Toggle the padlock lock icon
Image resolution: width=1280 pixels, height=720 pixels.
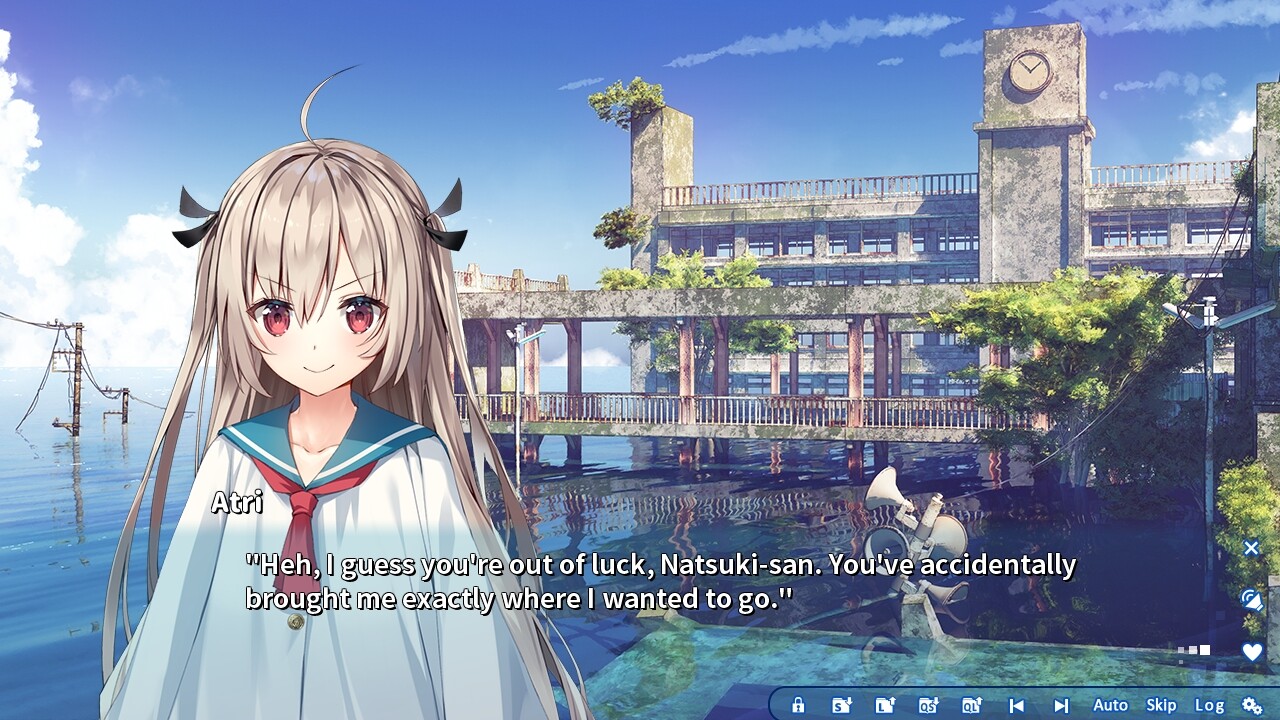[798, 705]
